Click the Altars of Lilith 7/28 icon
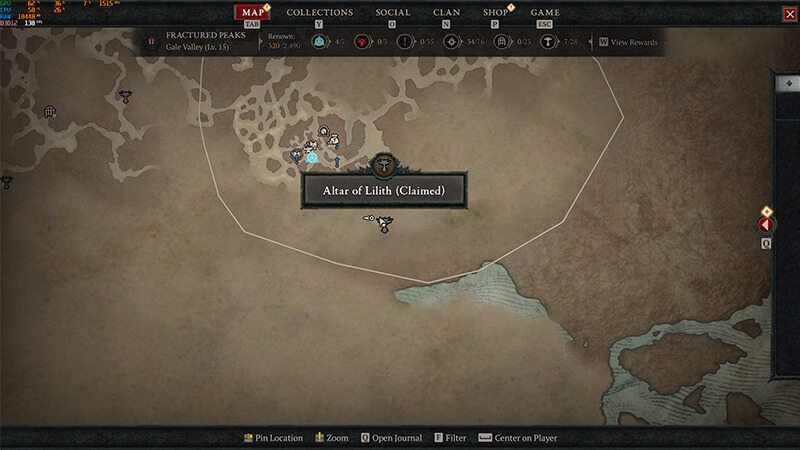The image size is (800, 450). [548, 42]
